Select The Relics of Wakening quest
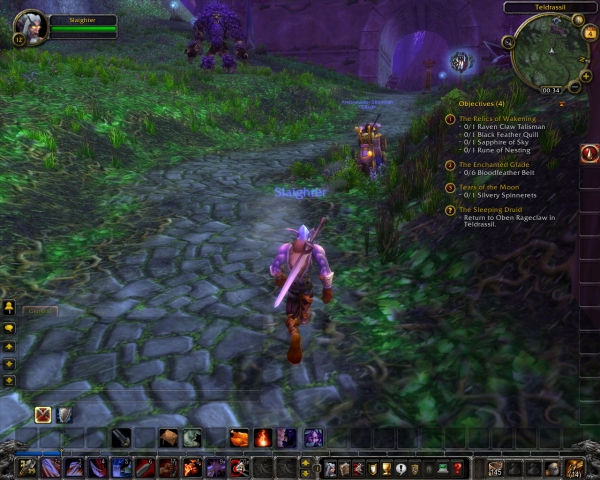The image size is (600, 480). coord(497,118)
